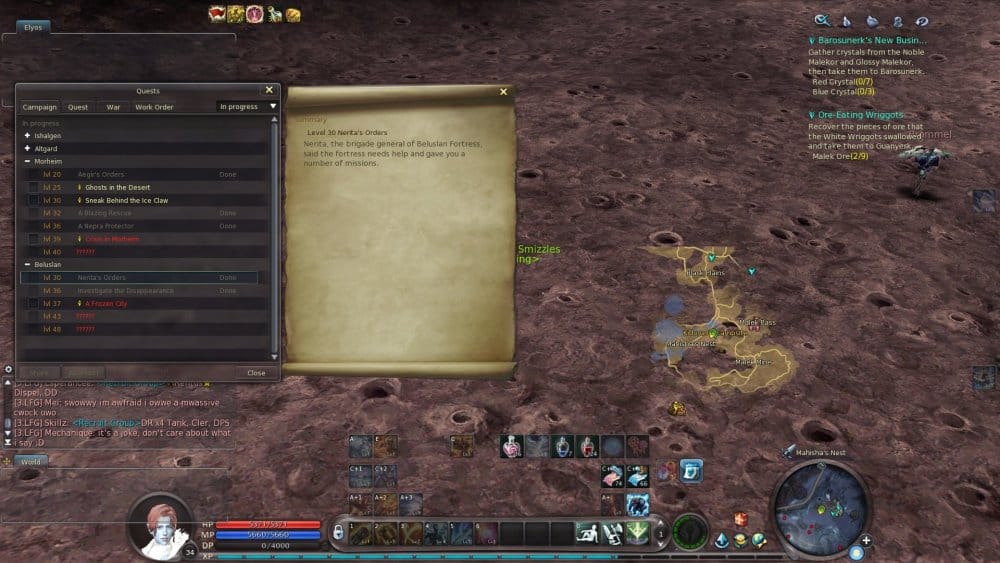This screenshot has height=563, width=1000.
Task: Close the quest summary scroll
Action: click(503, 92)
